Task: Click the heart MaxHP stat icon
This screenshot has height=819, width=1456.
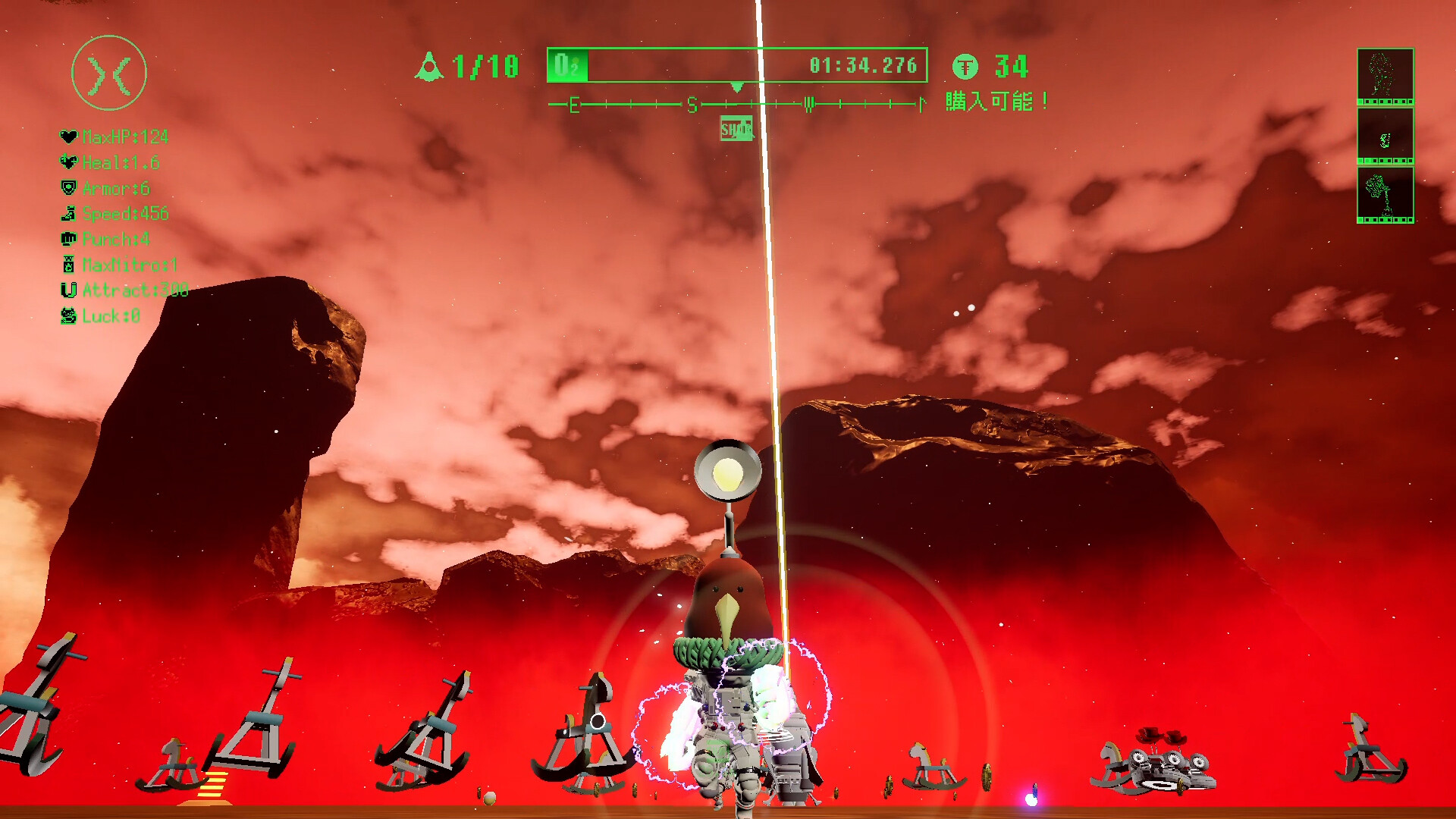Action: tap(68, 137)
